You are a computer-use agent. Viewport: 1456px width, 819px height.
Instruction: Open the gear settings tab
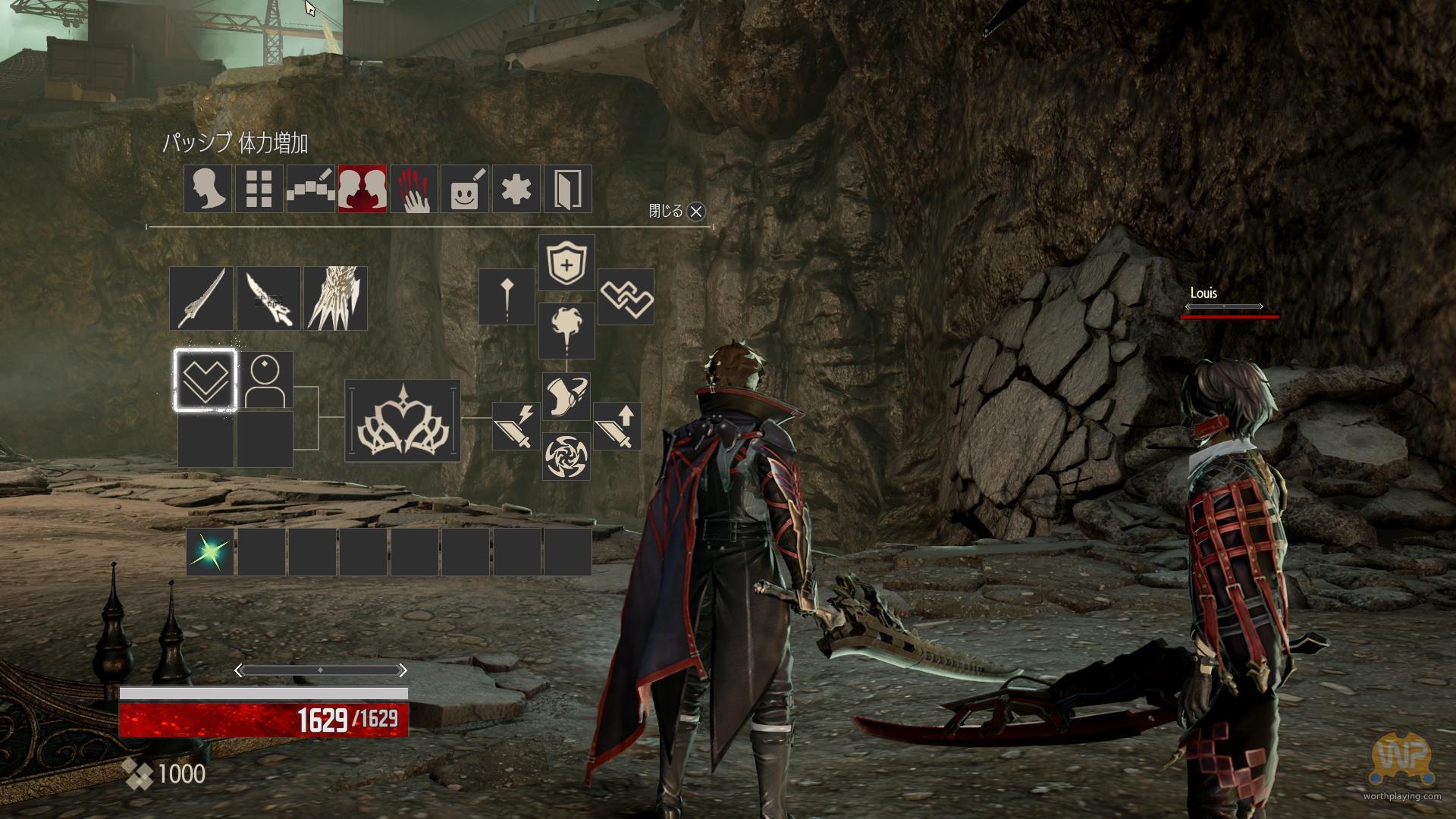click(516, 189)
